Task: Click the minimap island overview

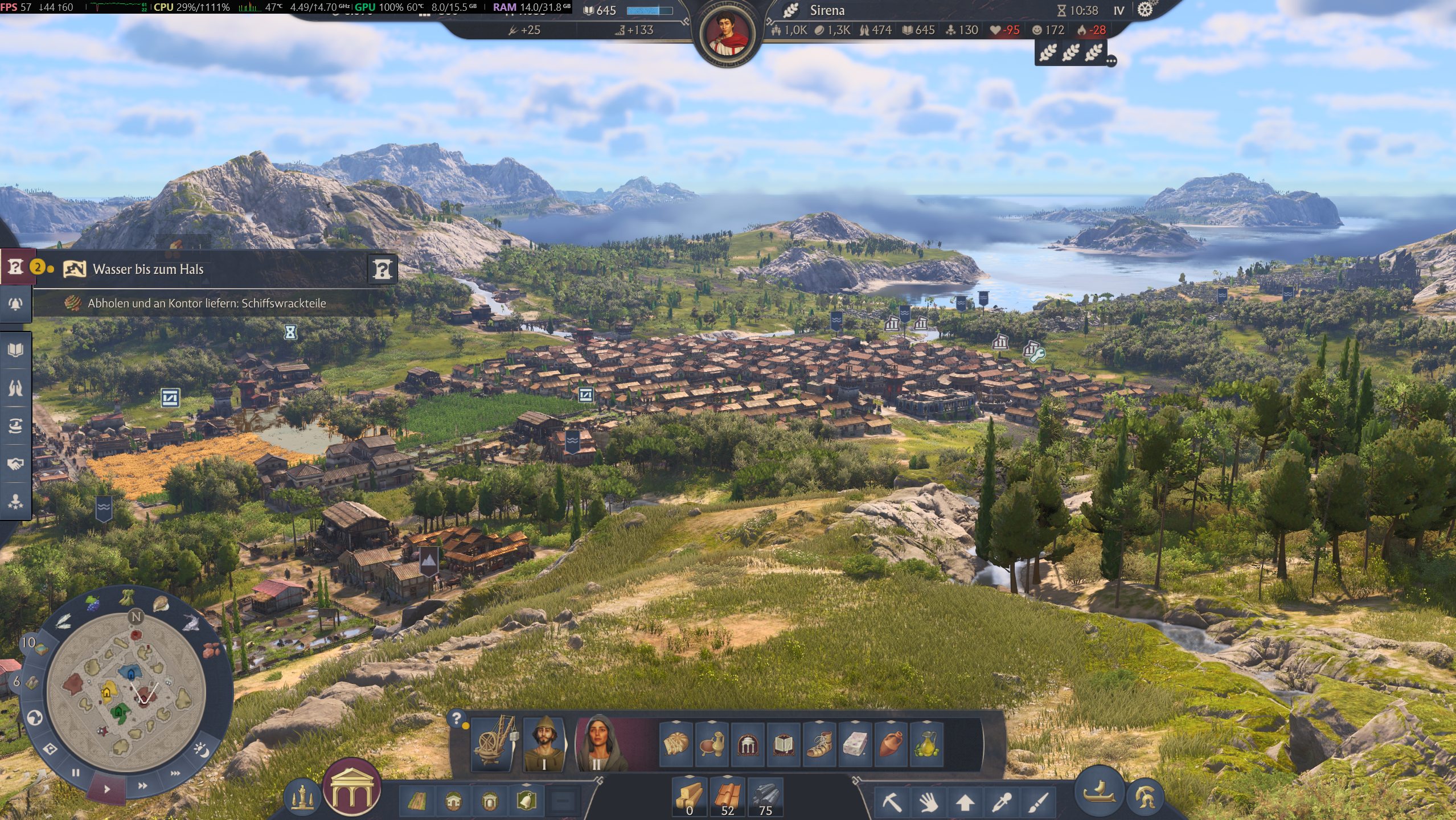Action: point(126,692)
